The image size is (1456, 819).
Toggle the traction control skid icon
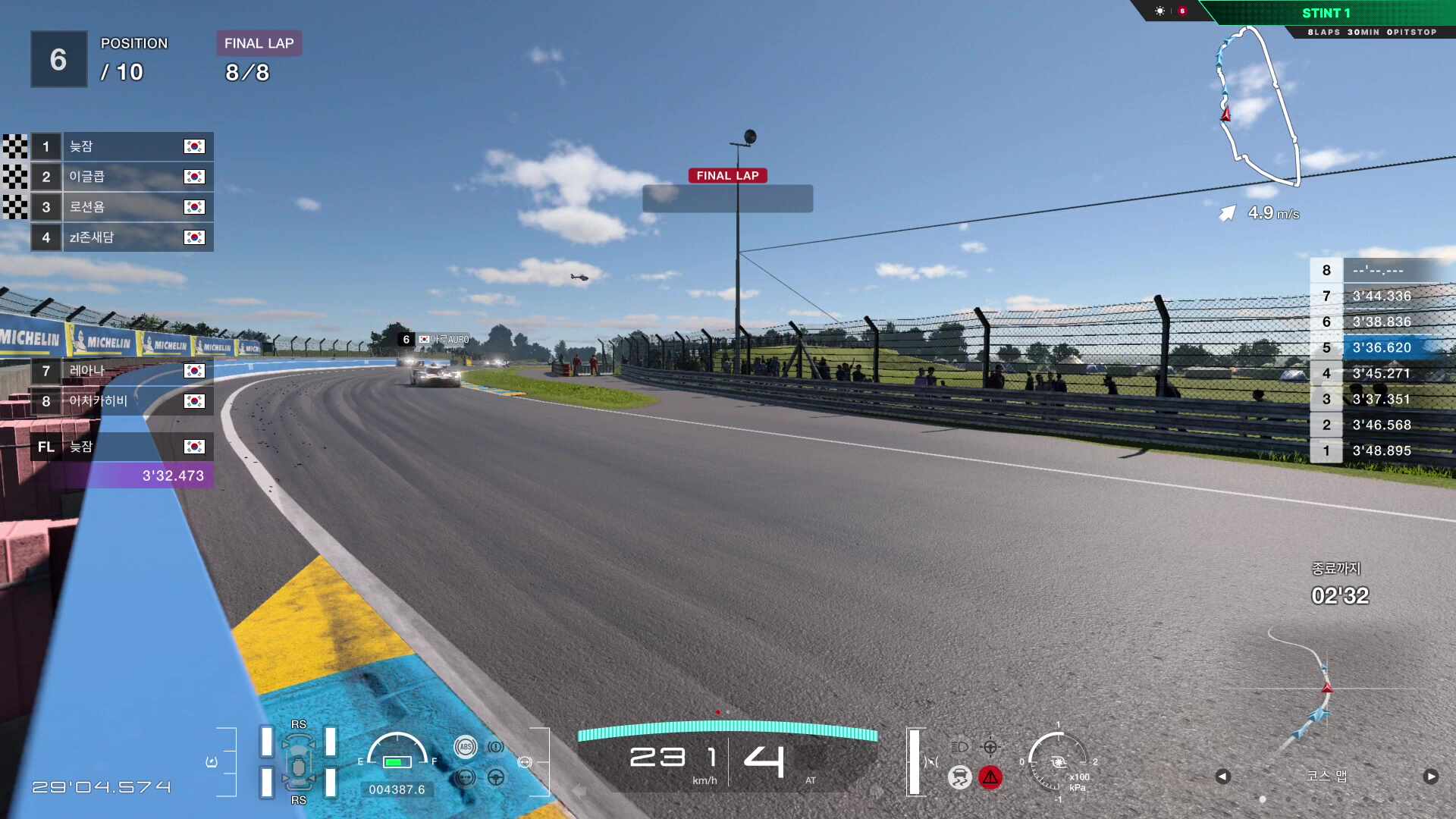tap(959, 777)
